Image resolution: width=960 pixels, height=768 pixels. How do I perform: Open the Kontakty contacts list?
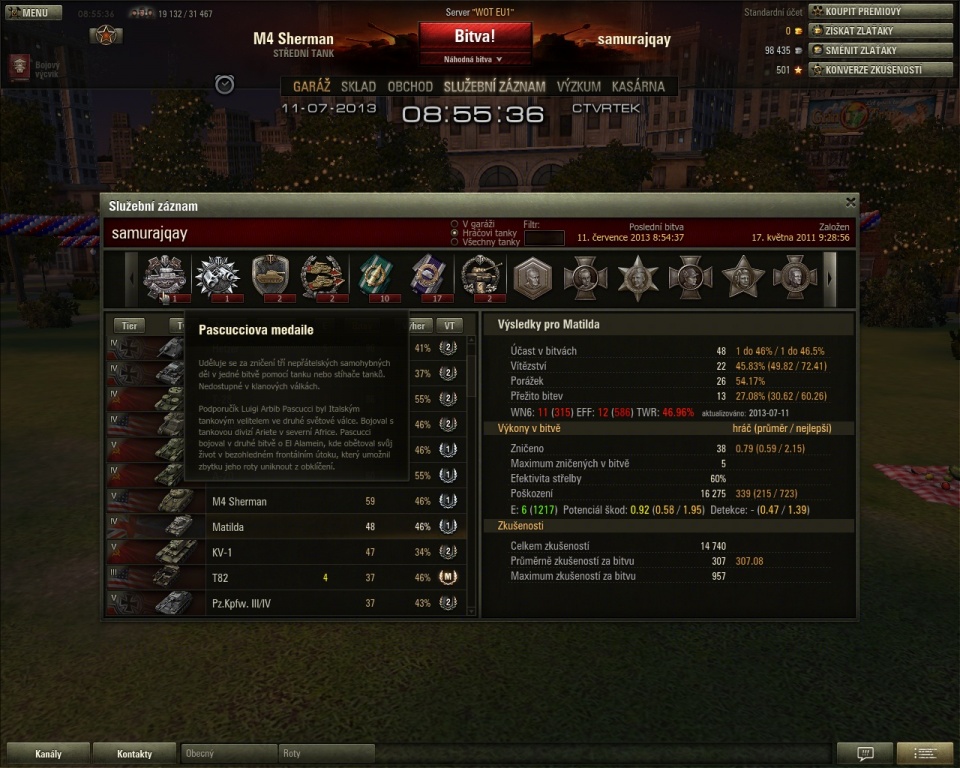(134, 753)
